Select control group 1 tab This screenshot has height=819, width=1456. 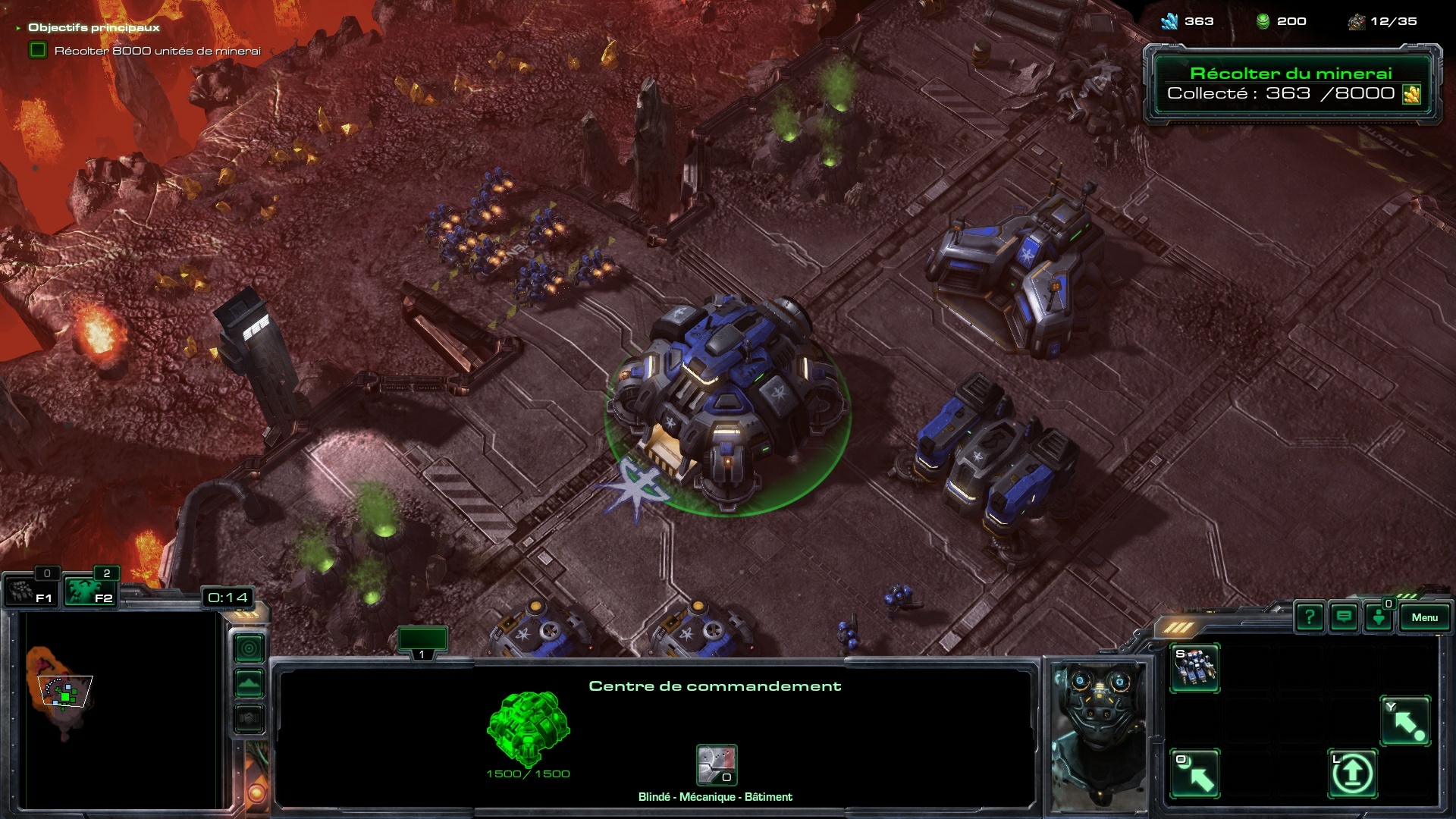(422, 642)
